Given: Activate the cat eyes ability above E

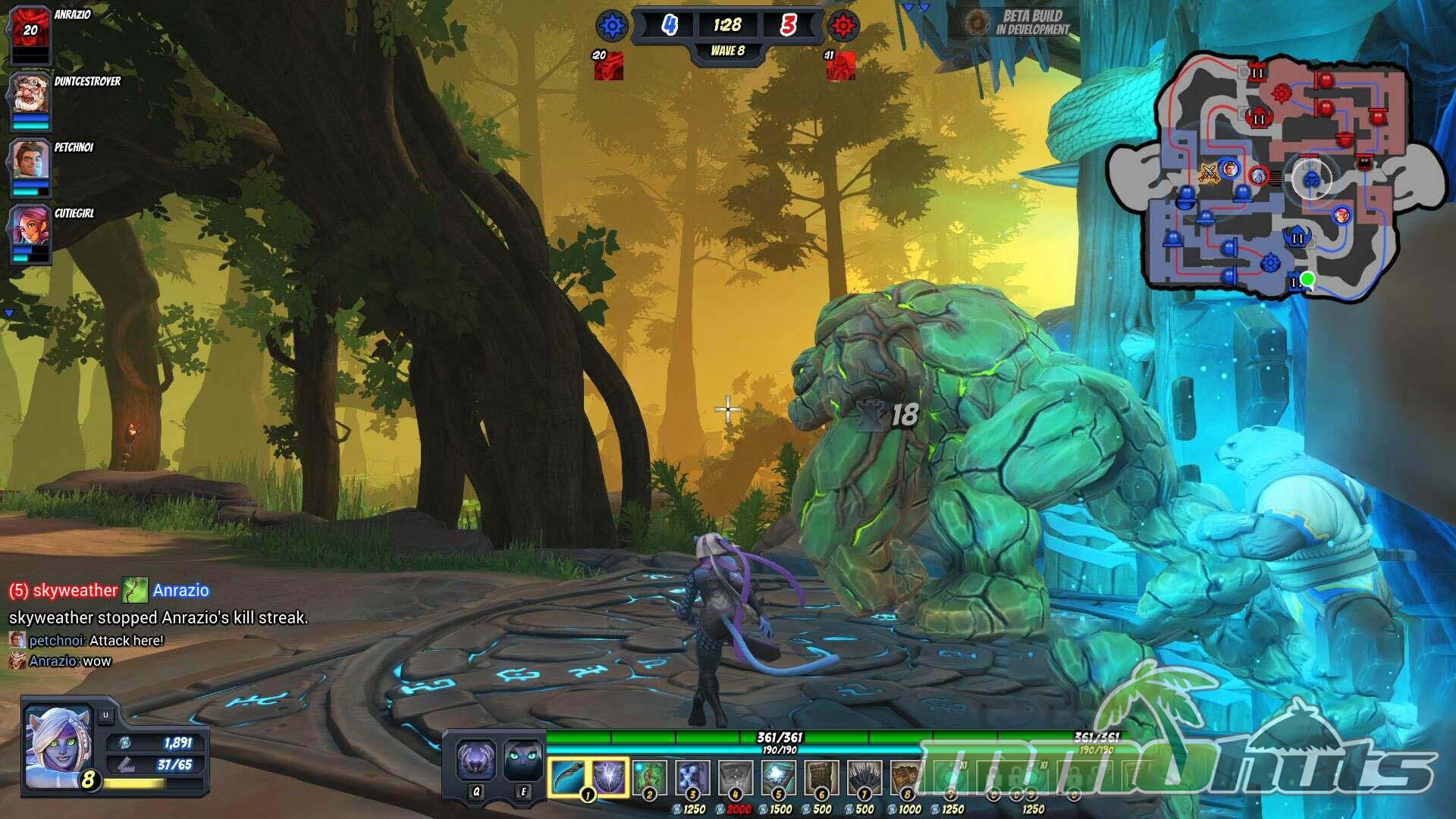Looking at the screenshot, I should pos(523,760).
